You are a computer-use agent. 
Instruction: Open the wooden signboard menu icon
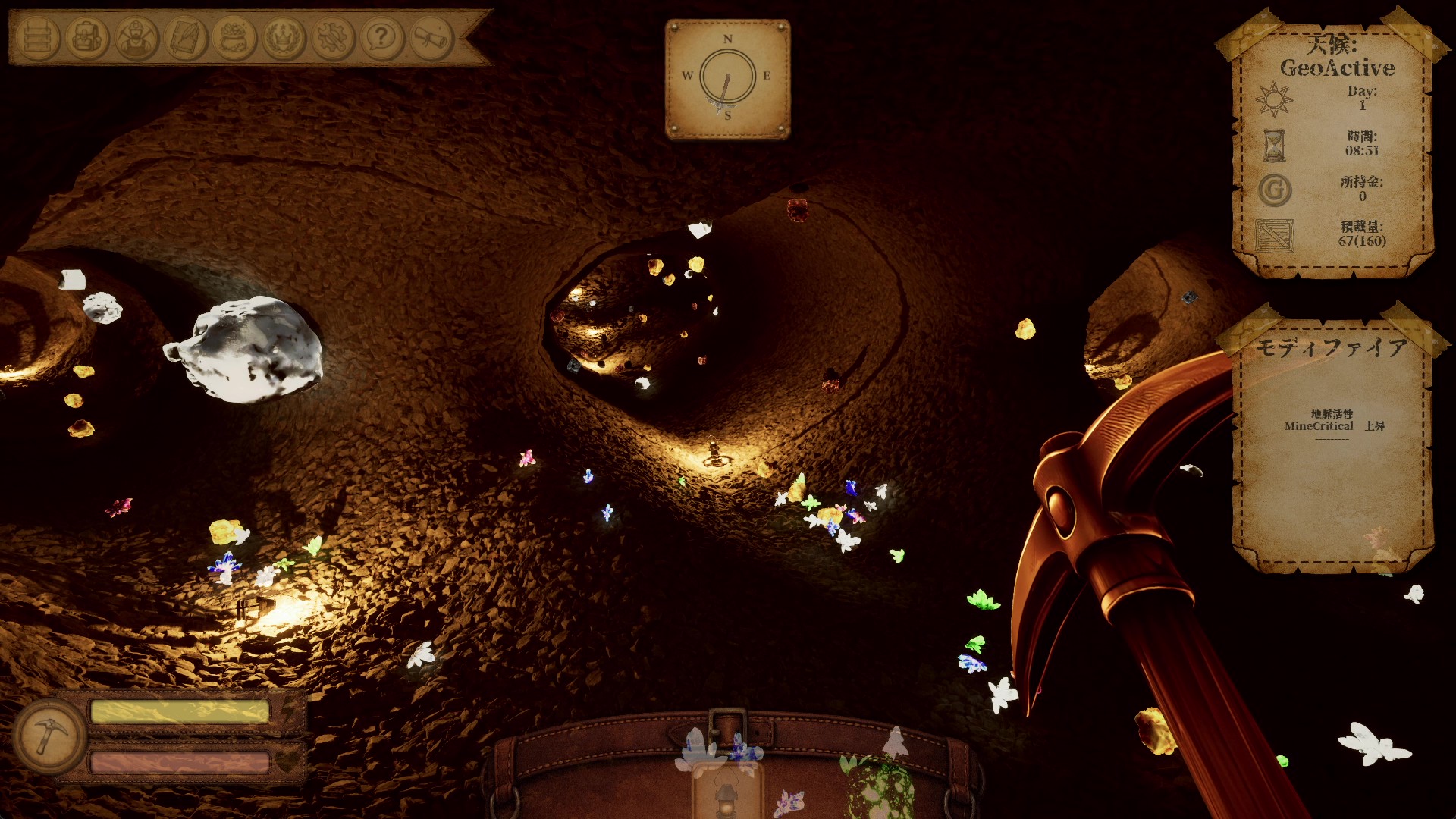tap(38, 37)
